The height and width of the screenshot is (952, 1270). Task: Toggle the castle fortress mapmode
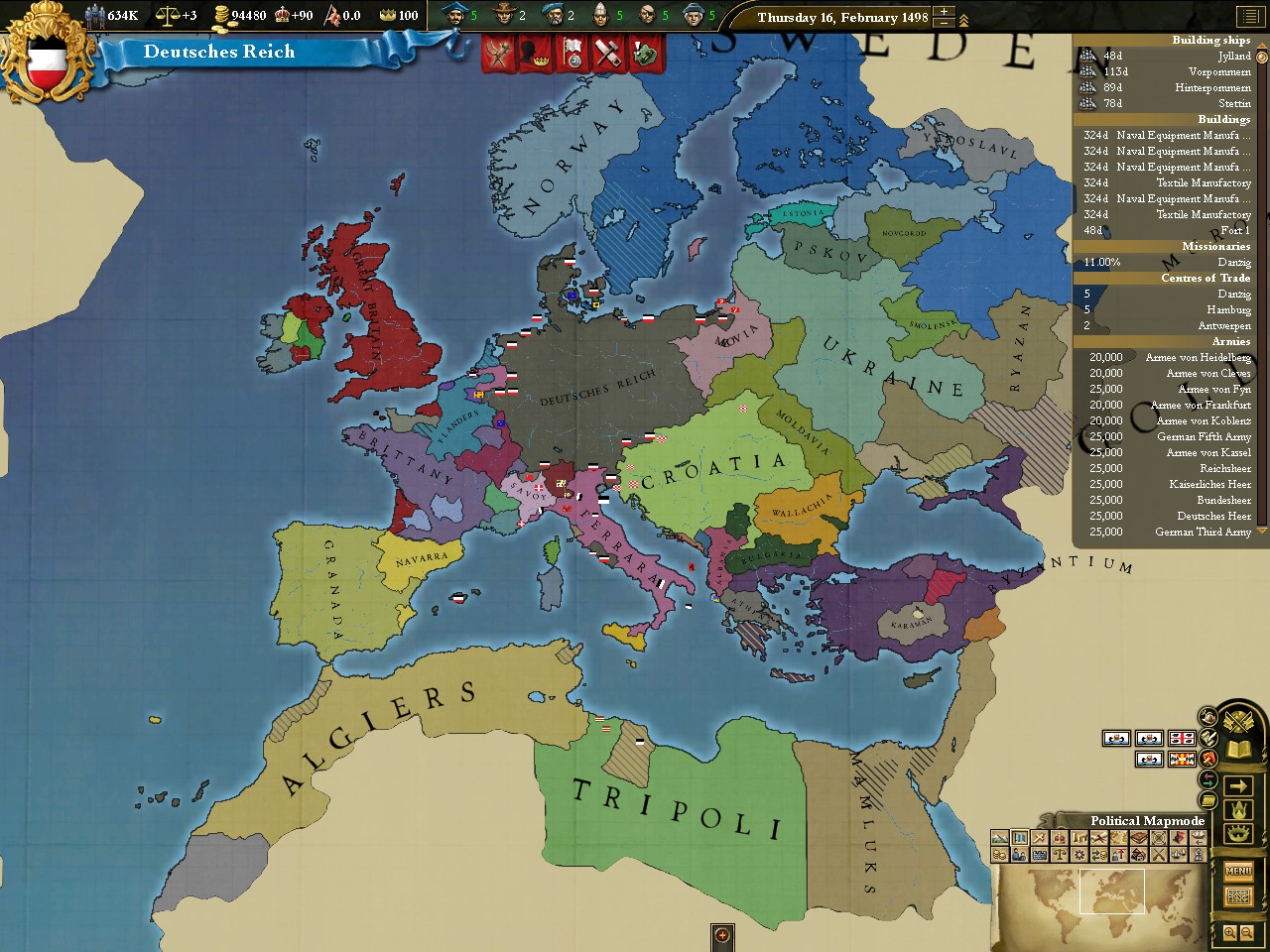[x=1039, y=855]
